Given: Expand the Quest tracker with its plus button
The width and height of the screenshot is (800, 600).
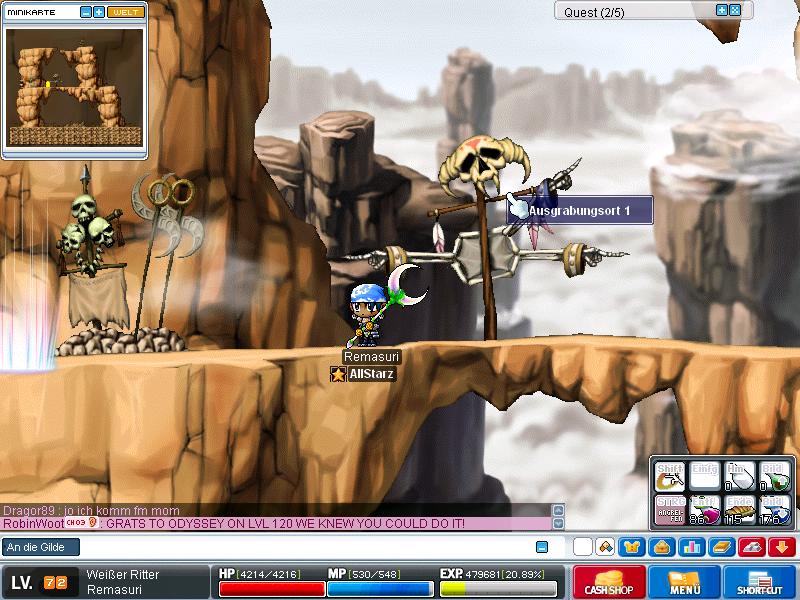Looking at the screenshot, I should pos(722,10).
